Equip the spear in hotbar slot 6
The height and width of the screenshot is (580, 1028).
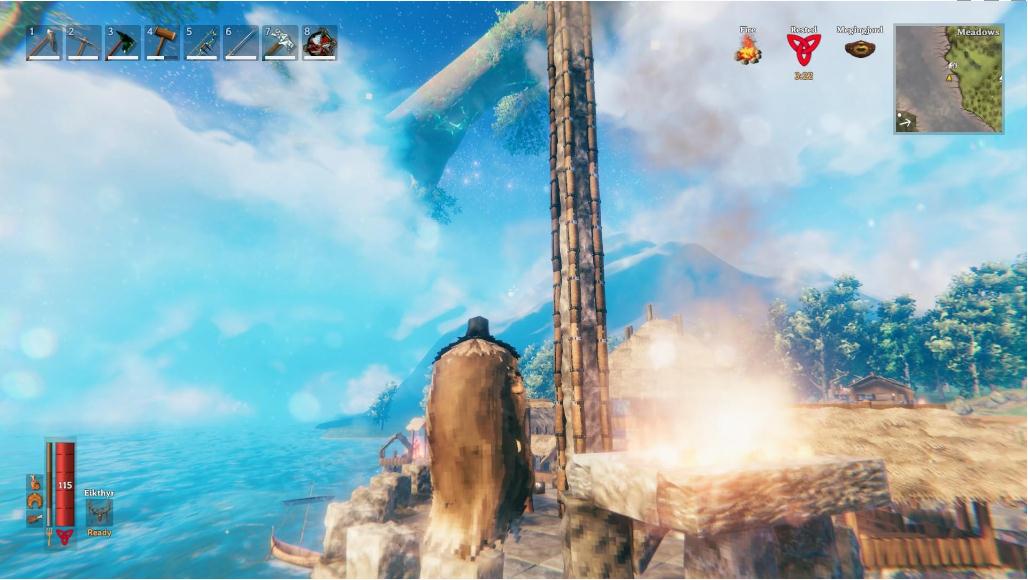(241, 43)
